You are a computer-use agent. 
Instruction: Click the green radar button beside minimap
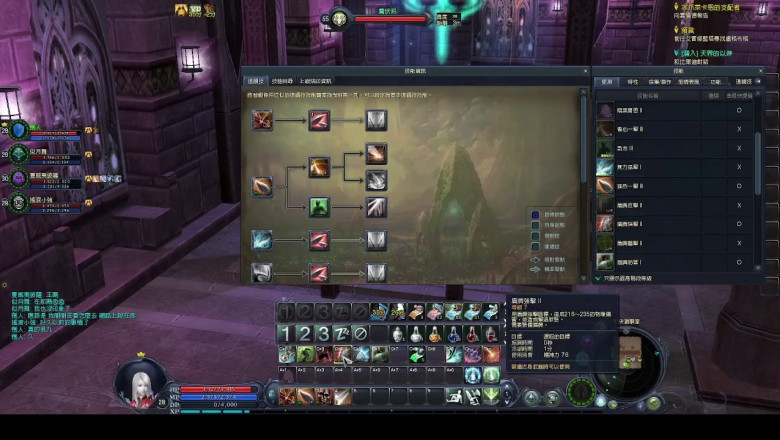point(580,390)
